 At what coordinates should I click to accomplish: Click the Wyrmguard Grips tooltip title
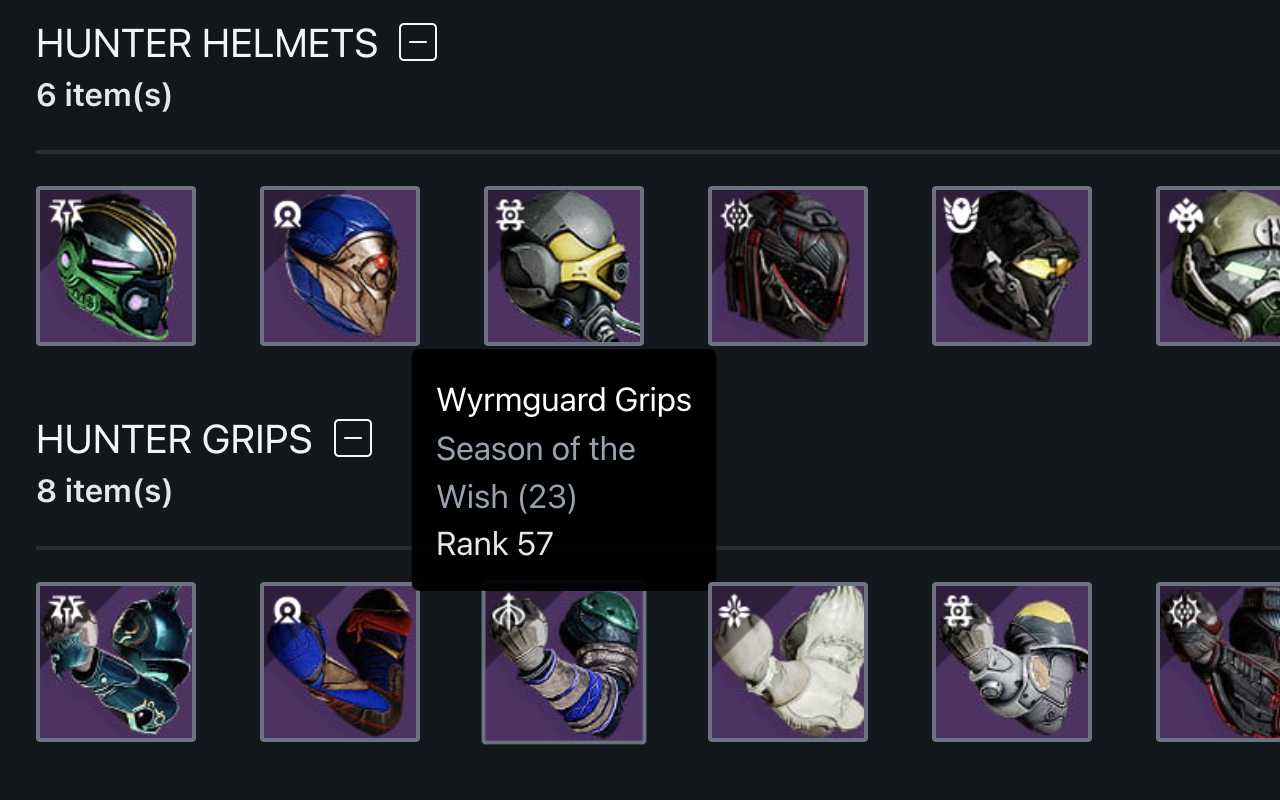tap(563, 399)
